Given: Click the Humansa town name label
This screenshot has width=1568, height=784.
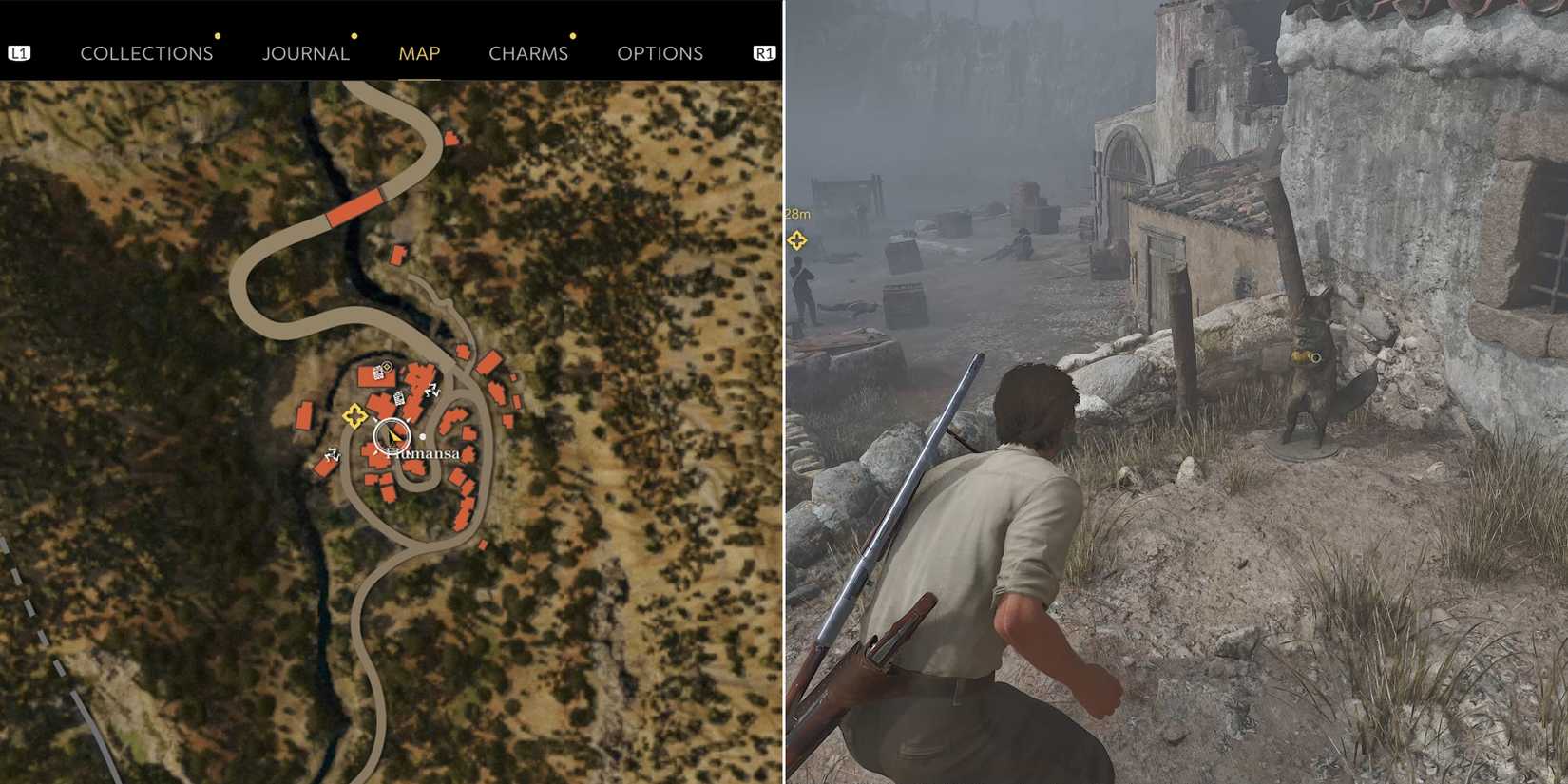Looking at the screenshot, I should click(423, 453).
